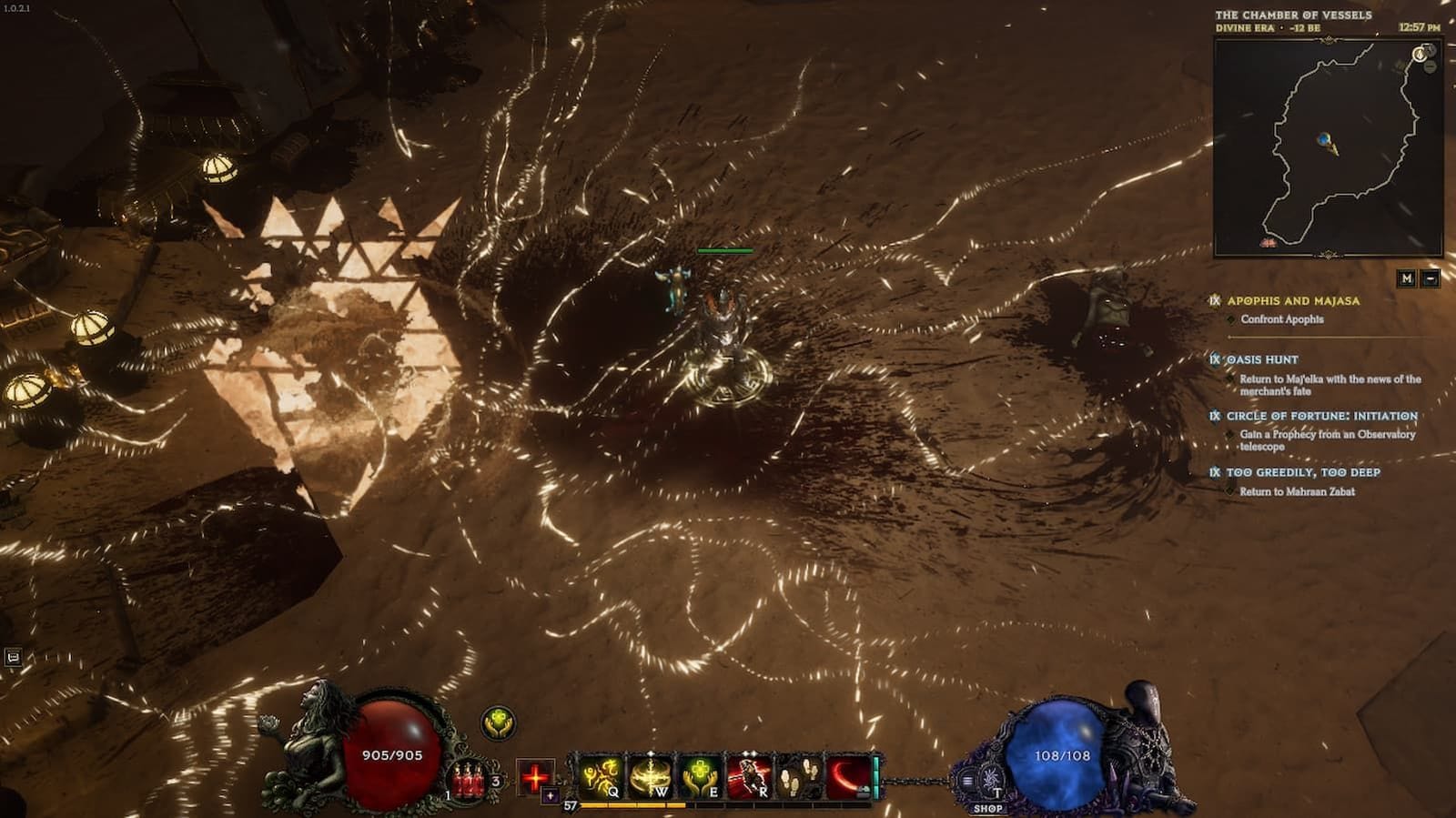Open the Circle of Fortune: Initiation quest
Screen dimensions: 1456x818
(1322, 417)
